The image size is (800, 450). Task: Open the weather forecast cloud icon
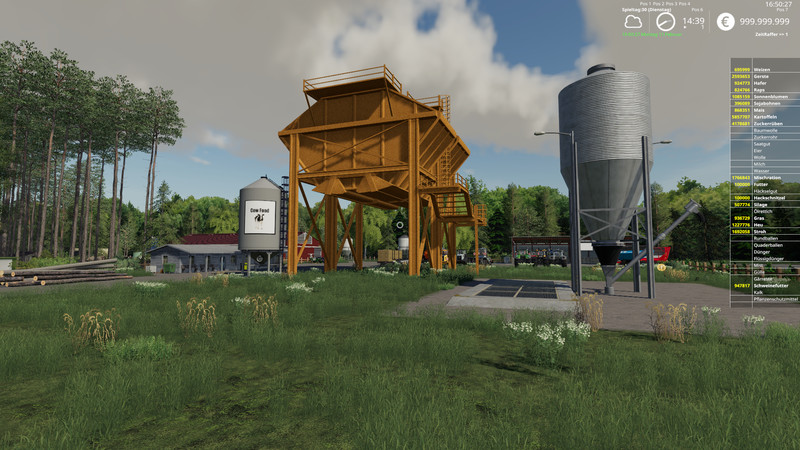(632, 21)
